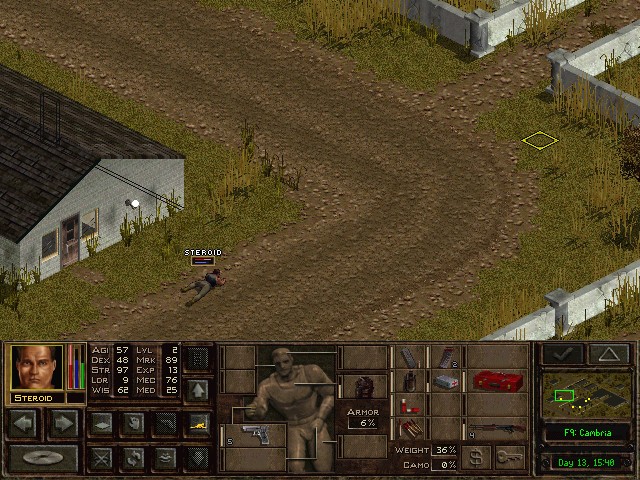
Task: Select the first aid kit slot
Action: point(445,381)
